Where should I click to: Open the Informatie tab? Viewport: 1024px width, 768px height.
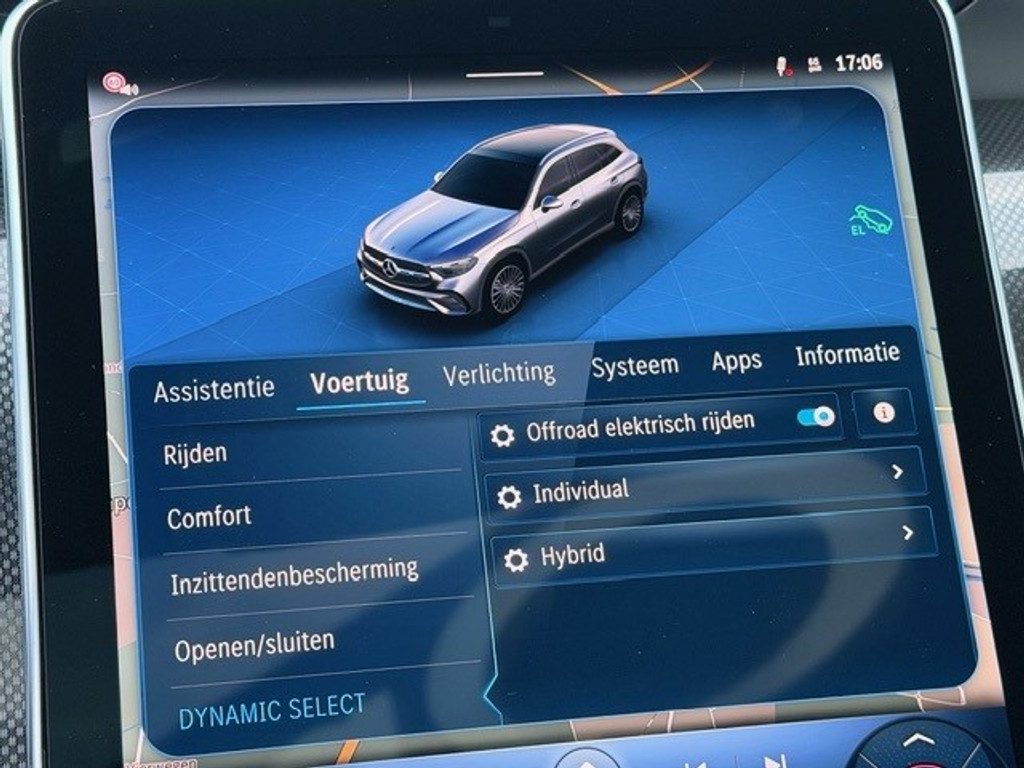(x=847, y=353)
